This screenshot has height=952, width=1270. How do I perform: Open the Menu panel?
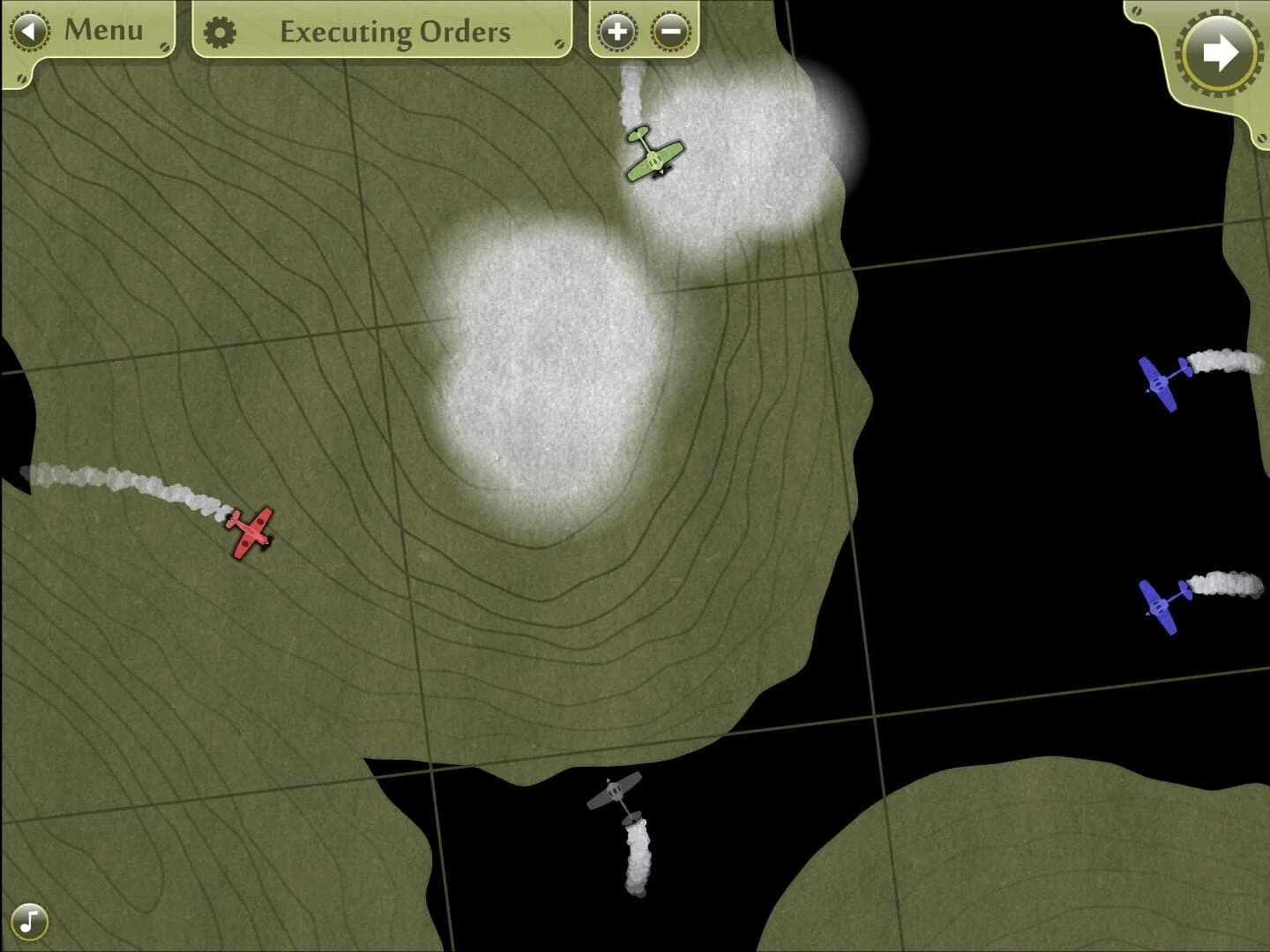pos(88,29)
